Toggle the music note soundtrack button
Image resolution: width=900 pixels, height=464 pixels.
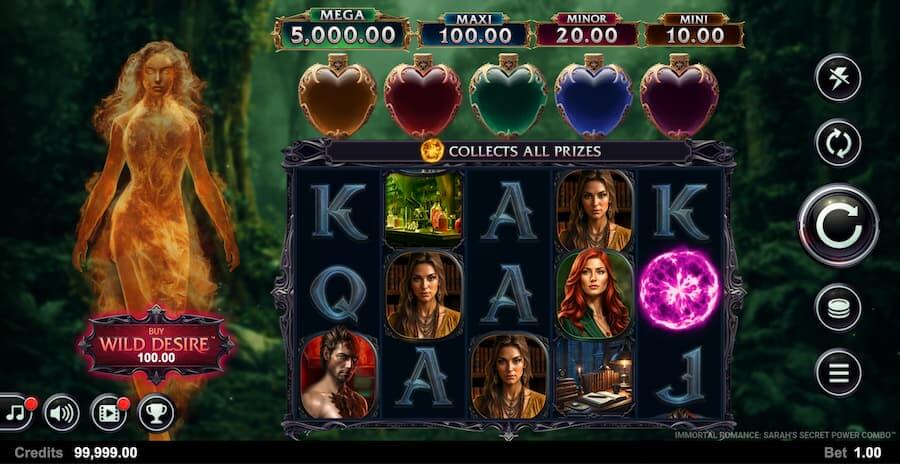click(x=16, y=411)
